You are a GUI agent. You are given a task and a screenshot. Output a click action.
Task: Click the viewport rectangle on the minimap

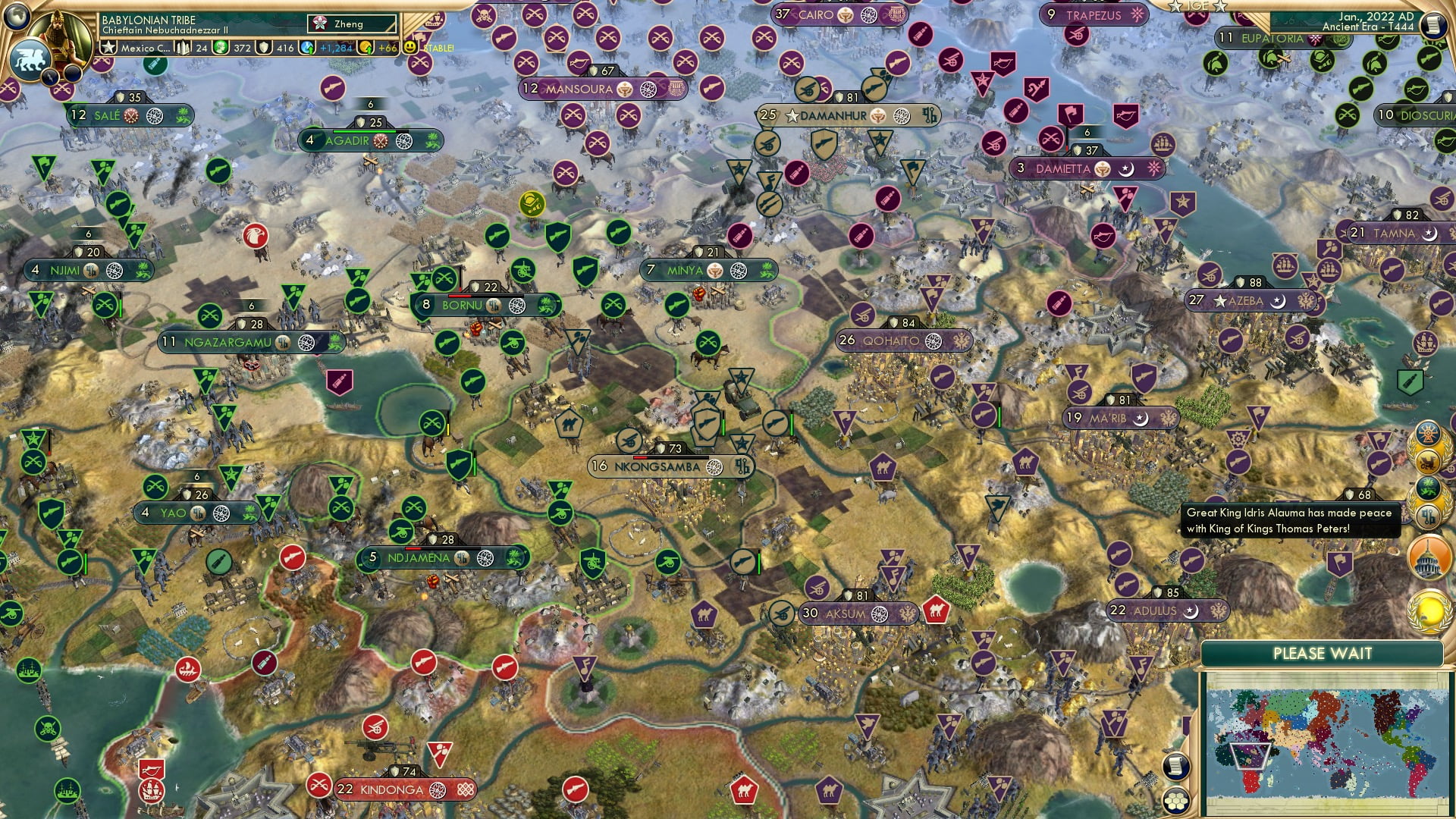click(1250, 756)
